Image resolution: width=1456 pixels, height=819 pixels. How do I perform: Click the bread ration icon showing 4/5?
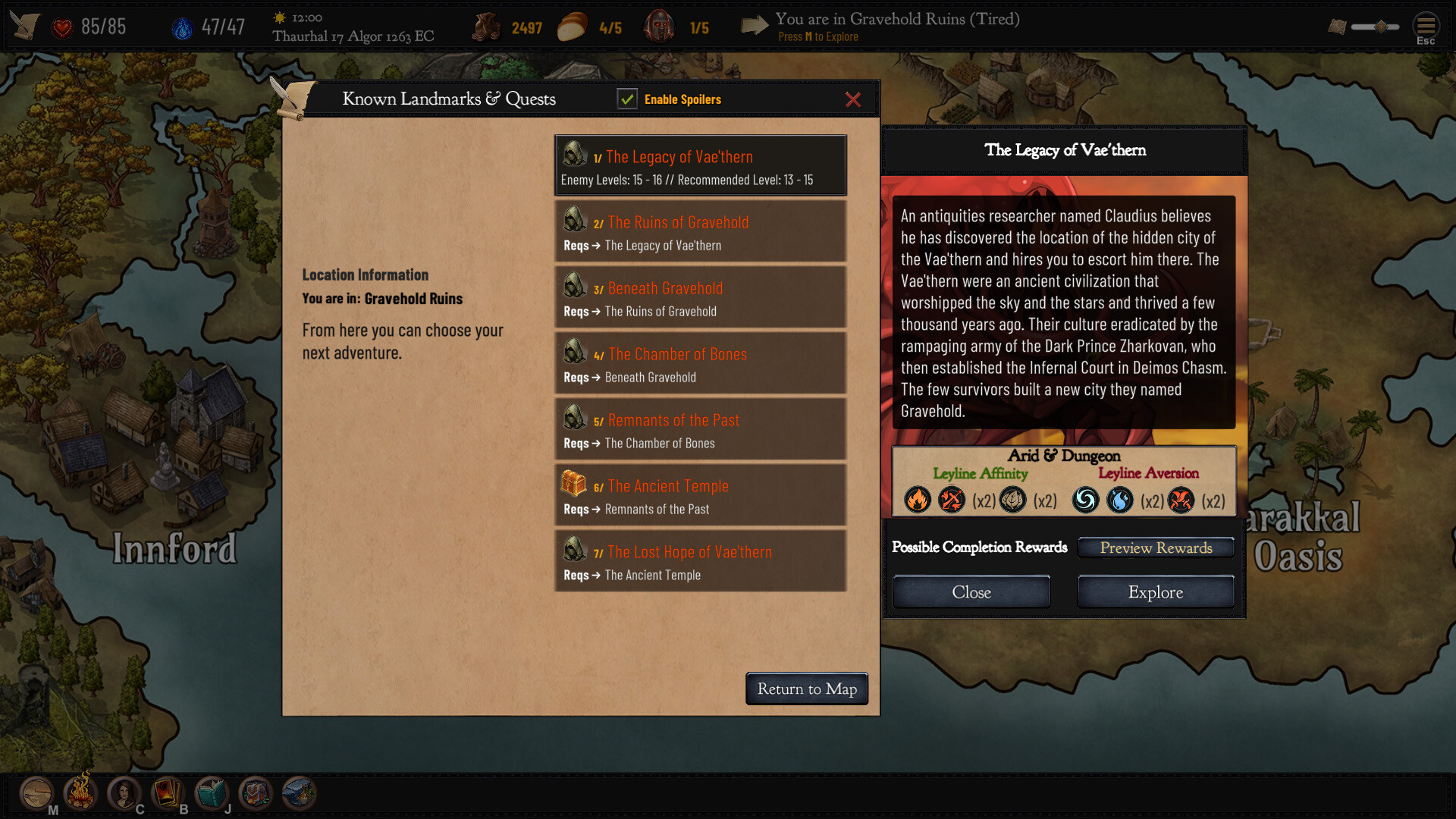pos(574,26)
